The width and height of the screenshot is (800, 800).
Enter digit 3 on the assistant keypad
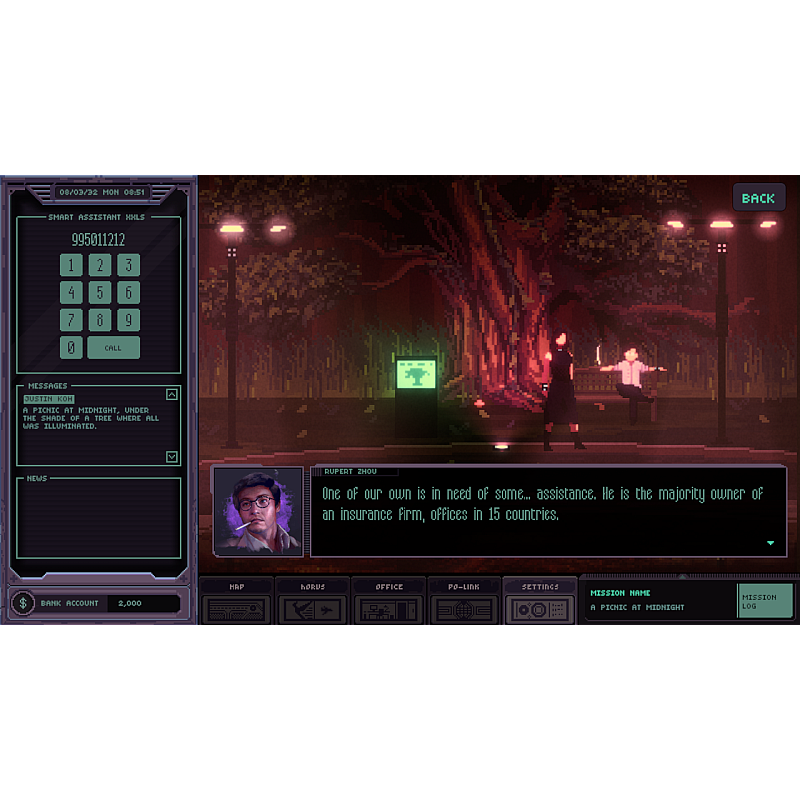pyautogui.click(x=128, y=265)
